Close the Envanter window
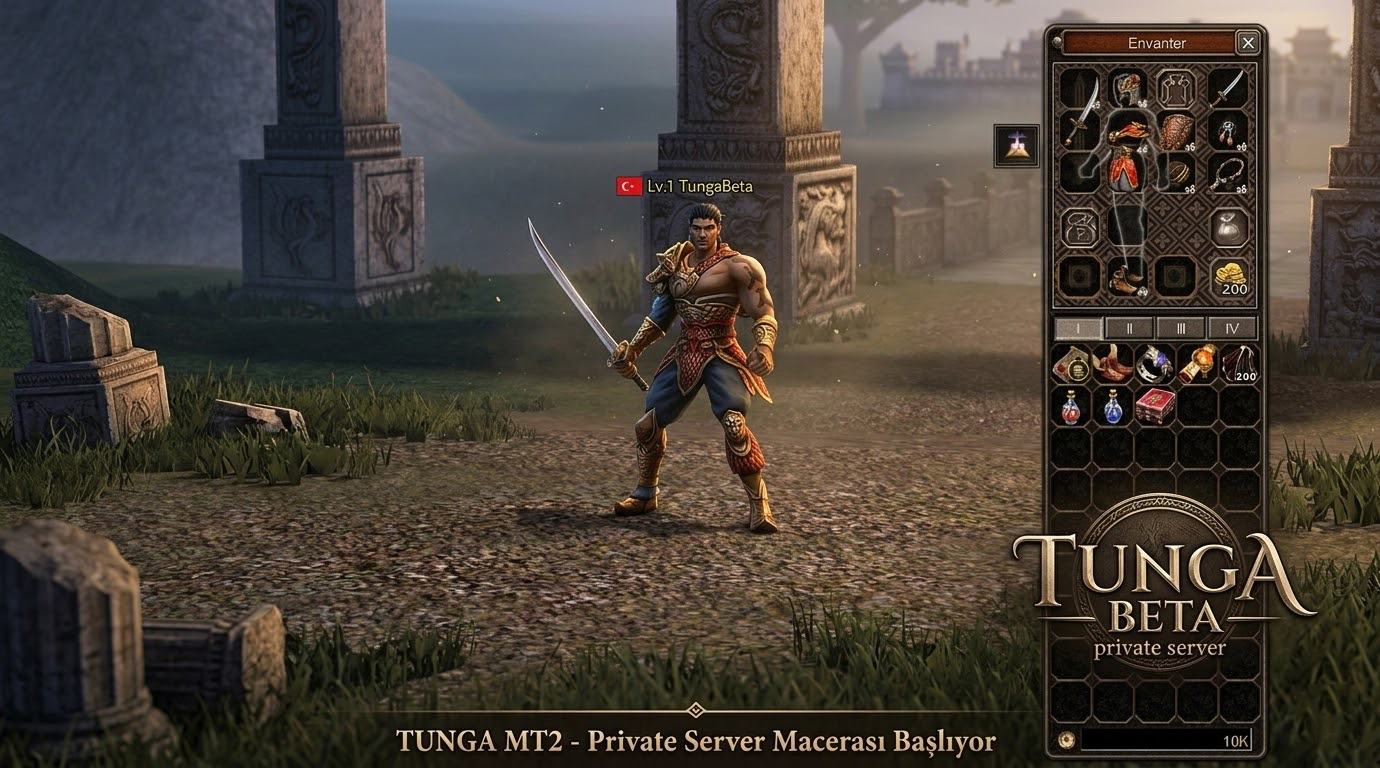1380x768 pixels. coord(1247,42)
